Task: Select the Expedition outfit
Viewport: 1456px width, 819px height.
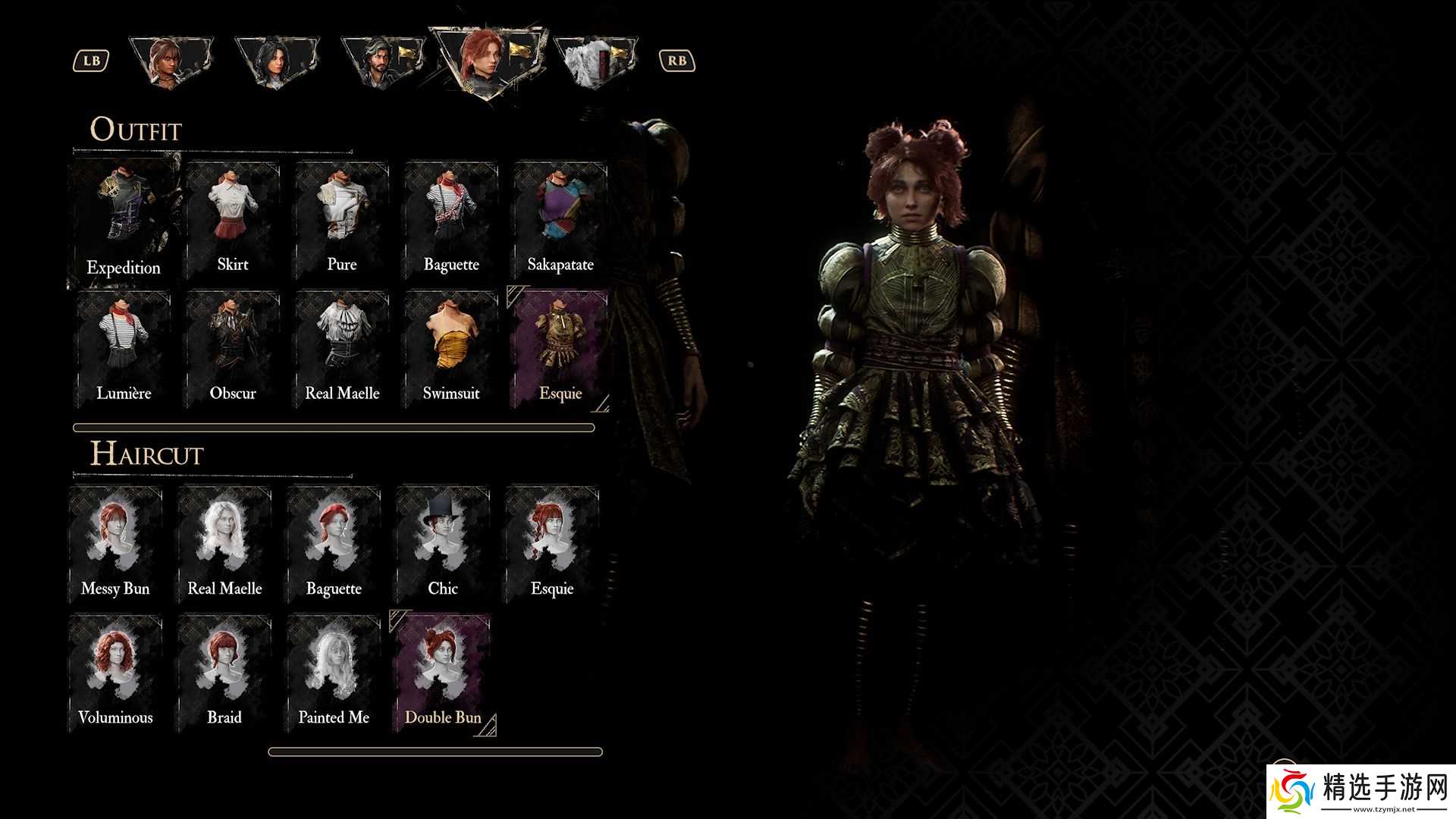Action: tap(124, 220)
